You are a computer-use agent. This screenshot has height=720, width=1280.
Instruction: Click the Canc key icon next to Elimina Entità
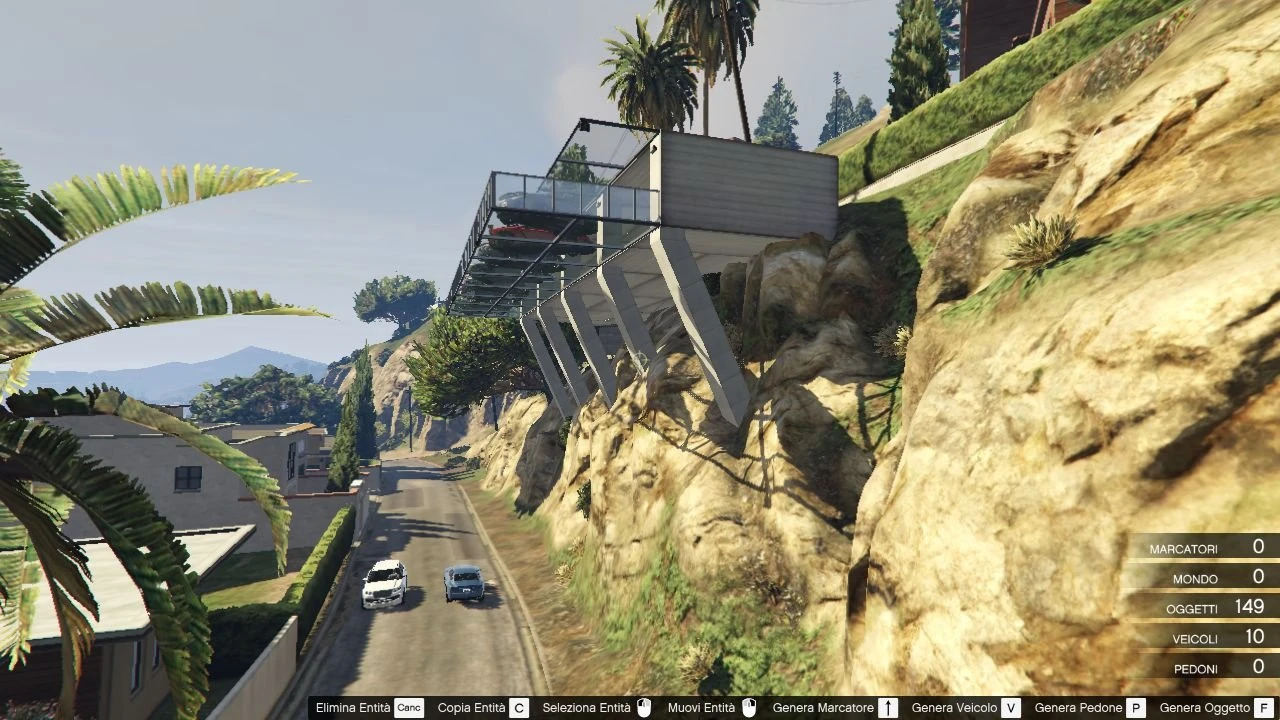408,707
